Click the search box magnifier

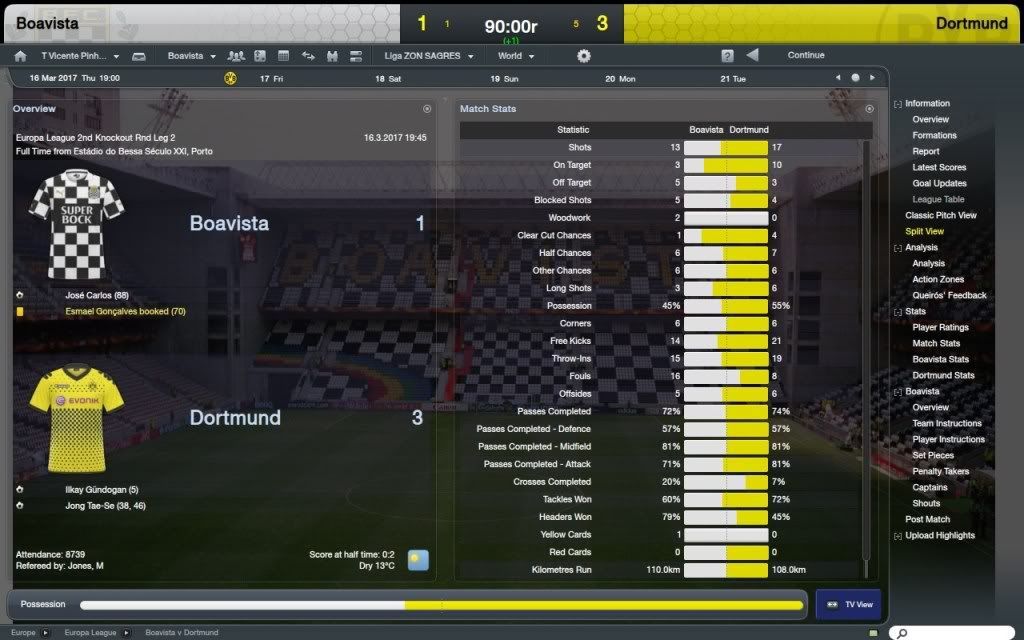point(901,633)
